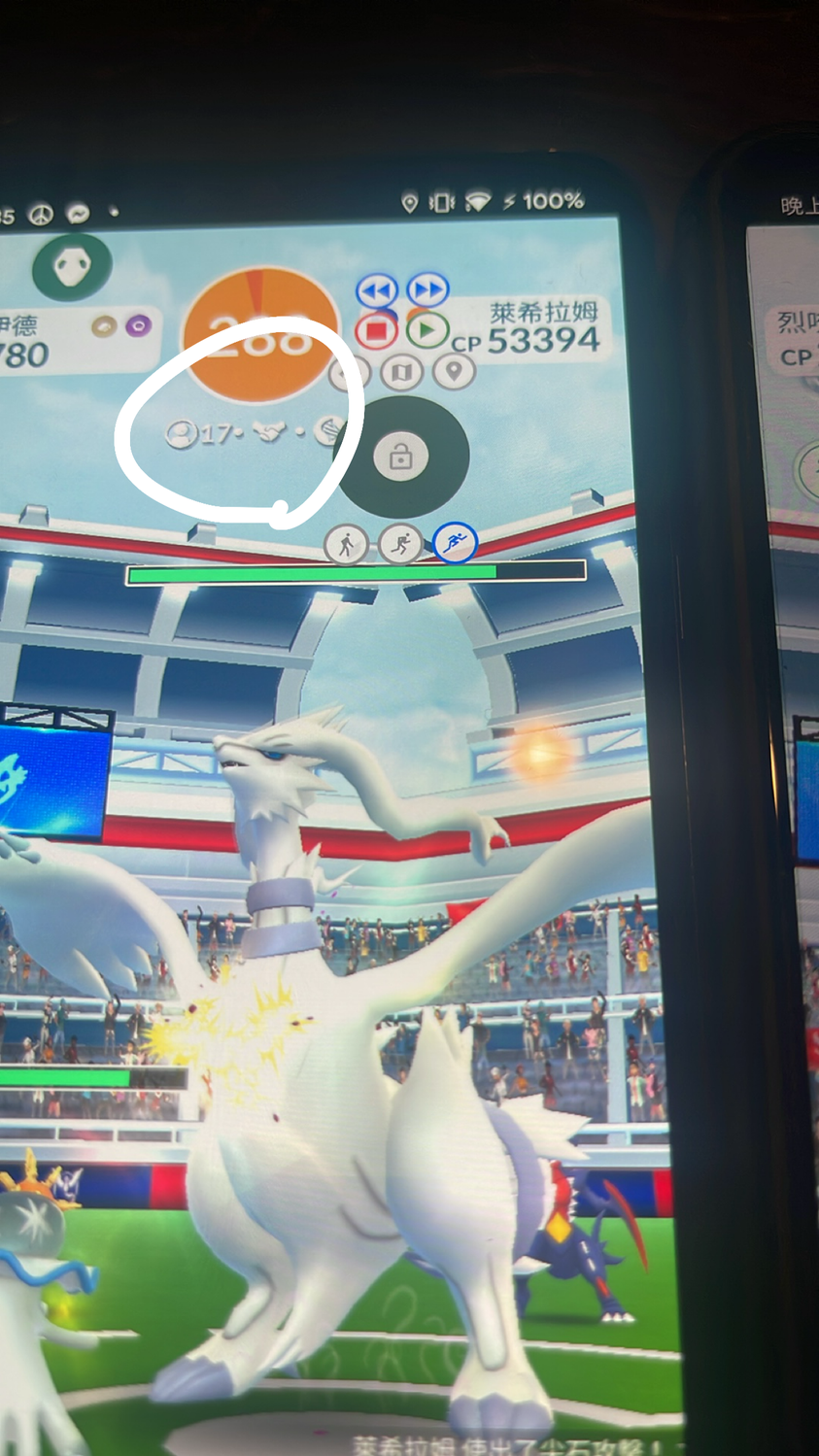The width and height of the screenshot is (819, 1456).
Task: Tap the blue fast-forward double-arrow button
Action: (427, 289)
